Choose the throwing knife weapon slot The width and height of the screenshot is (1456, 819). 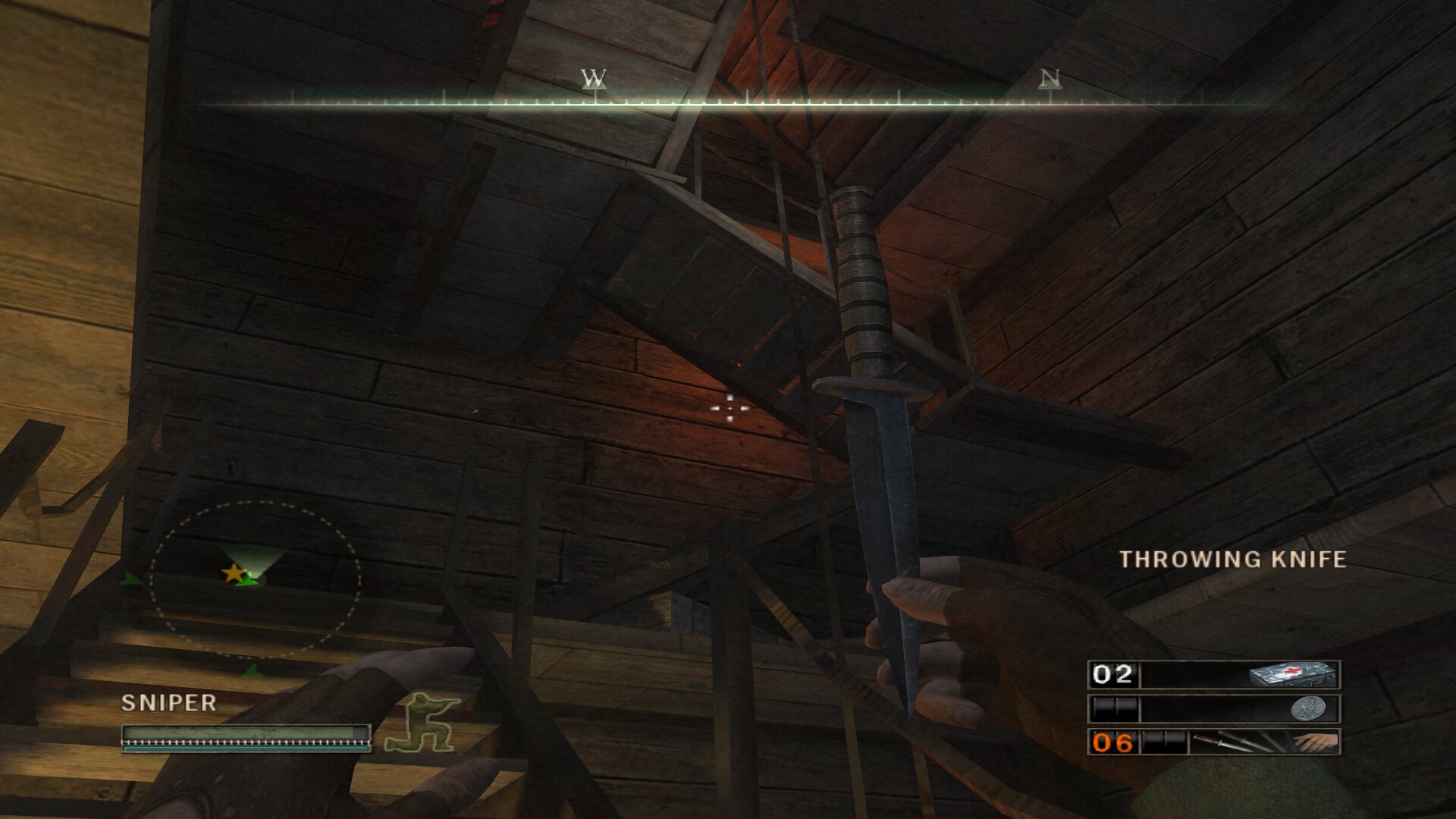[x=1213, y=742]
